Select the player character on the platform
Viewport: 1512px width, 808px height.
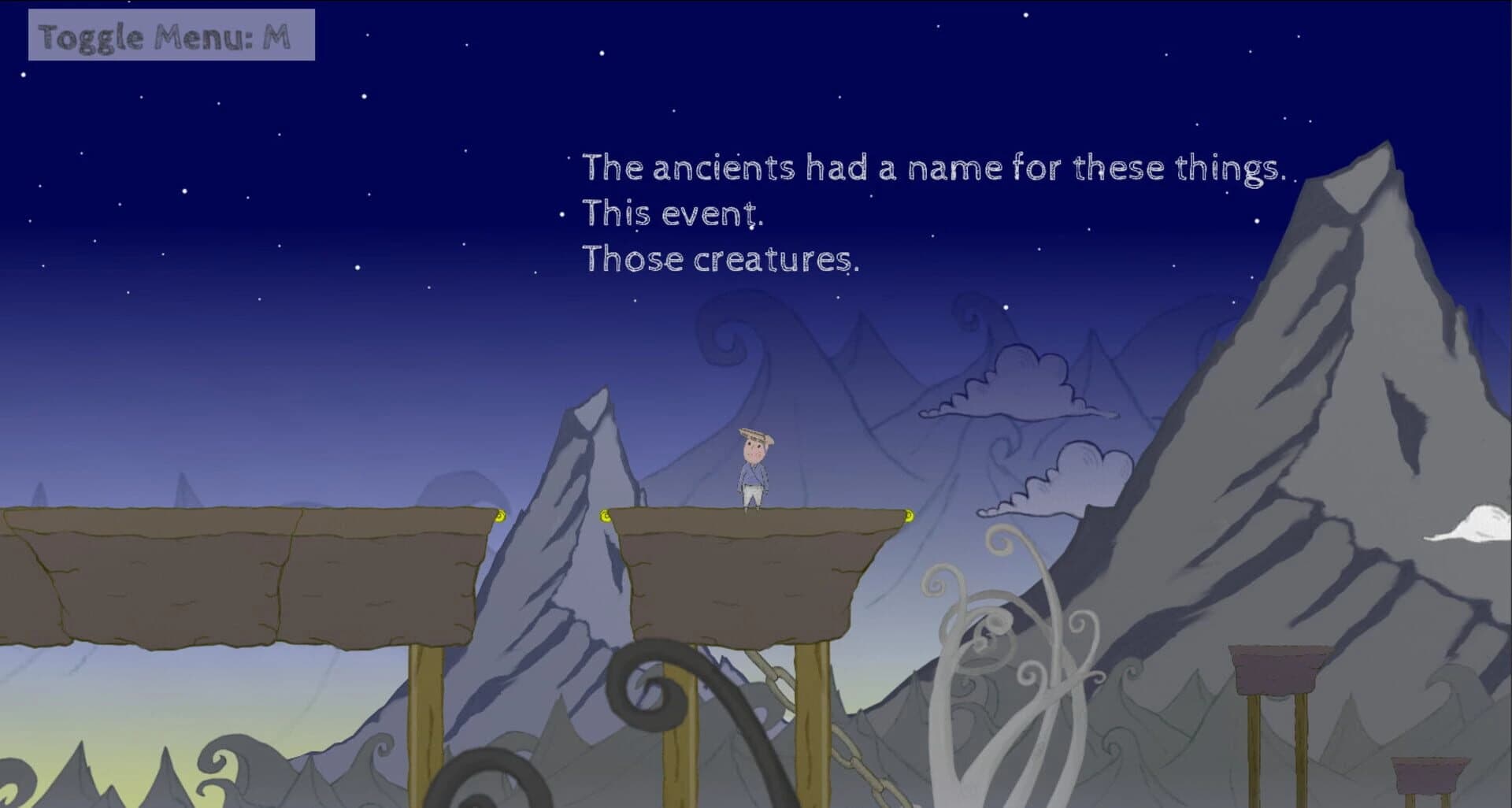[754, 473]
